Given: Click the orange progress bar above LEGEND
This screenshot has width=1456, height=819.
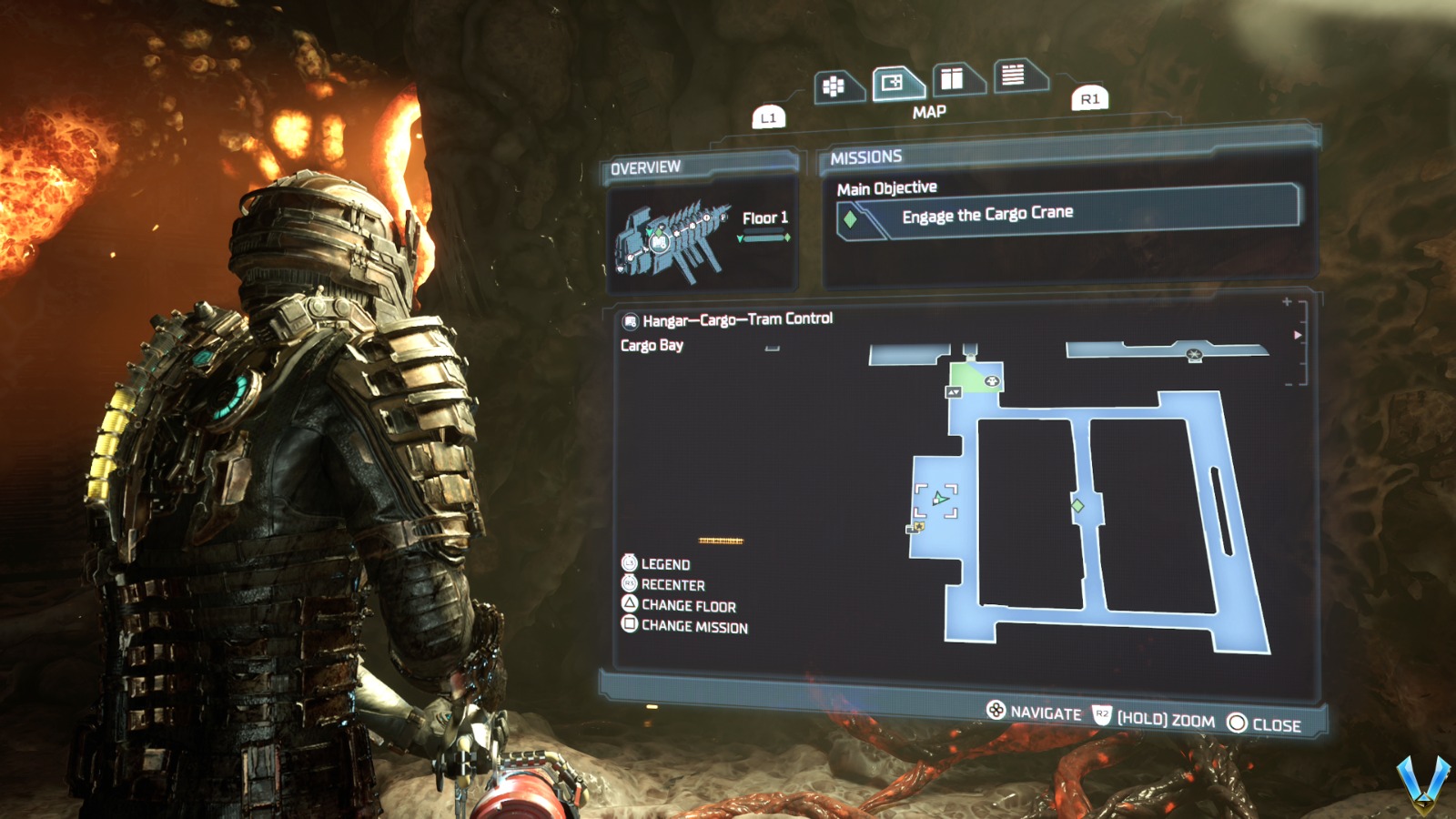Looking at the screenshot, I should (722, 539).
